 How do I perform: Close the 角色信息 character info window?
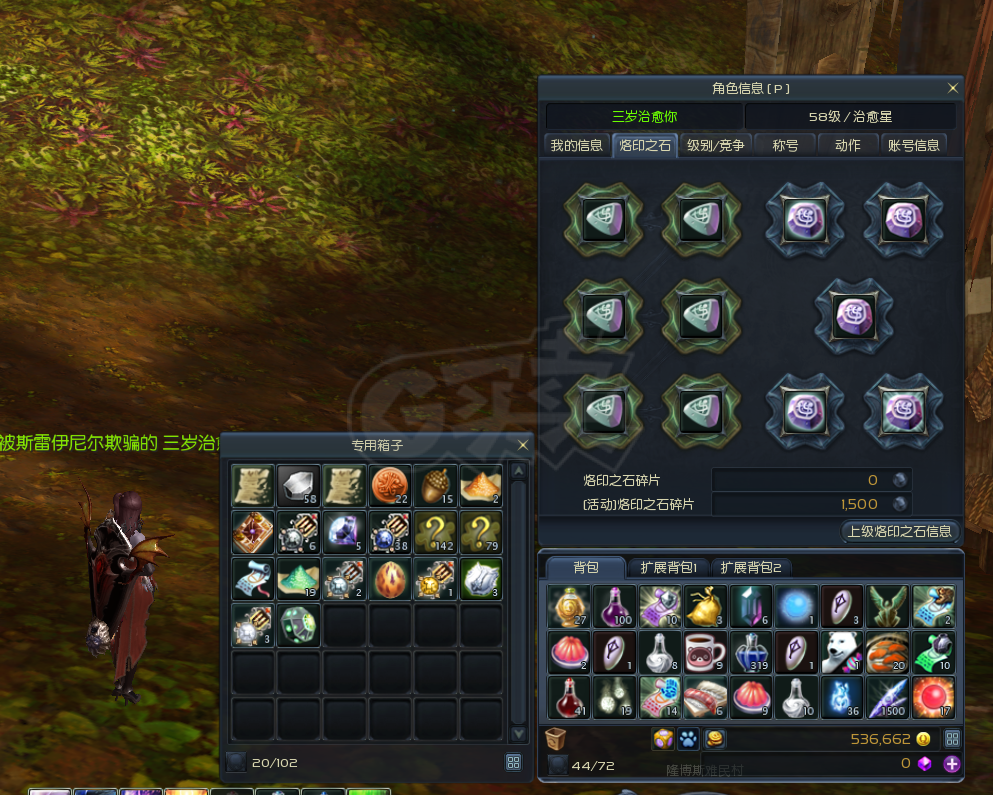tap(952, 88)
